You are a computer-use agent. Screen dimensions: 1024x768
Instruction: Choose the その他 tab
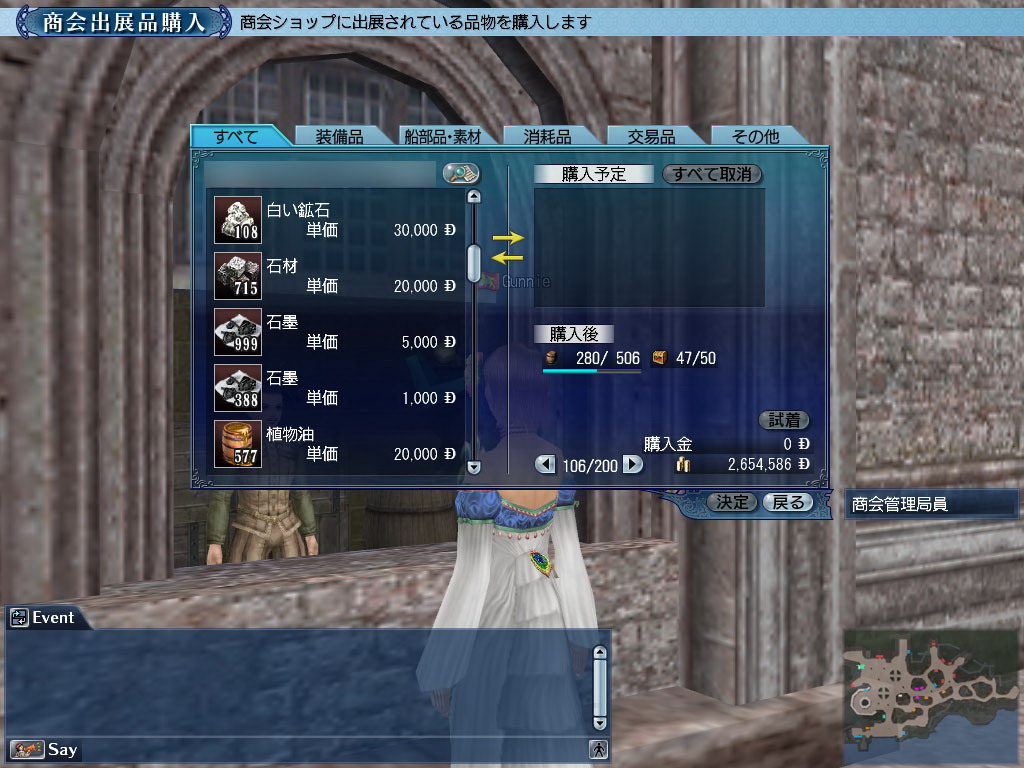point(755,137)
